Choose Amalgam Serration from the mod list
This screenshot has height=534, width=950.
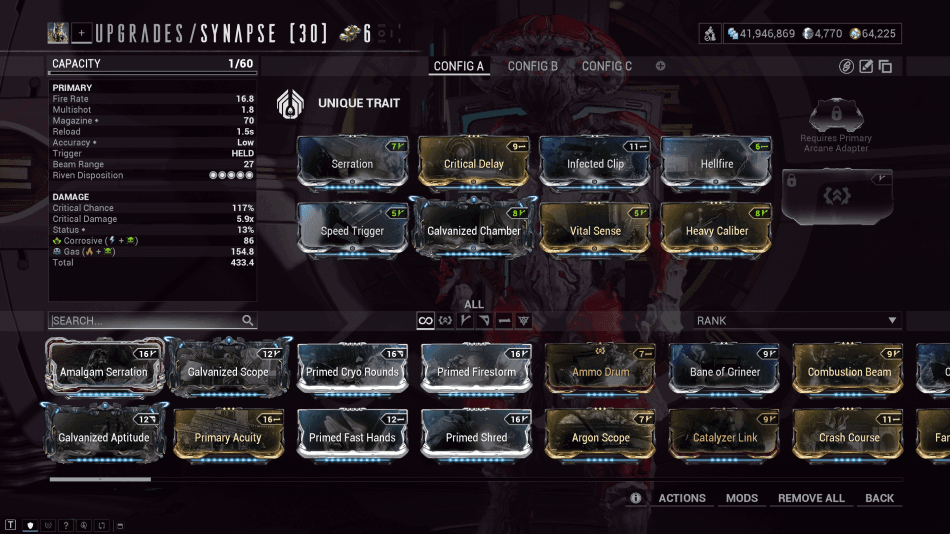(103, 370)
